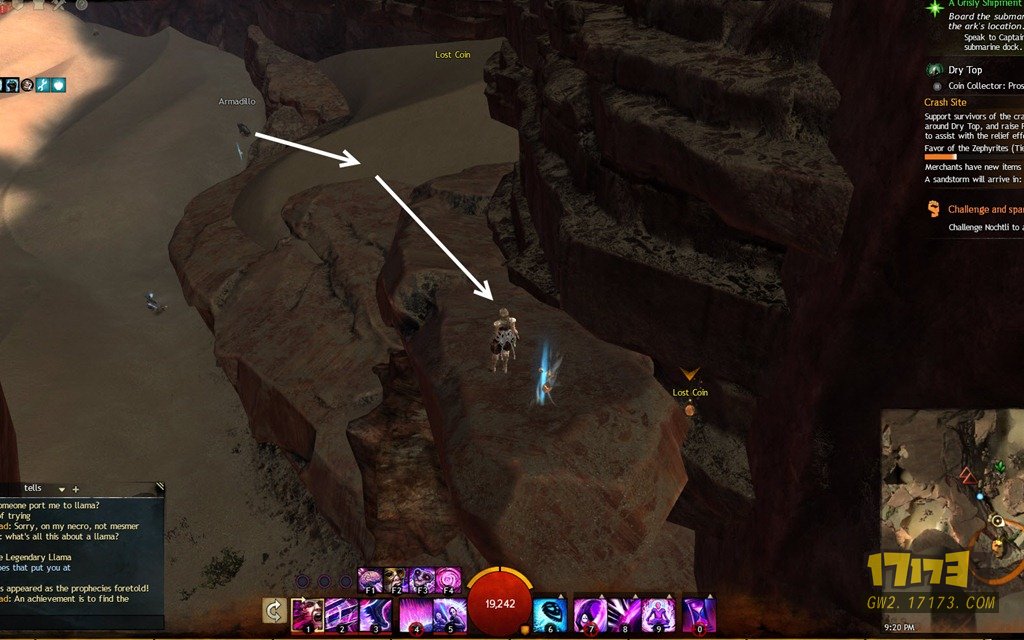Use the blue mask healing skill
This screenshot has width=1024, height=640.
[550, 613]
